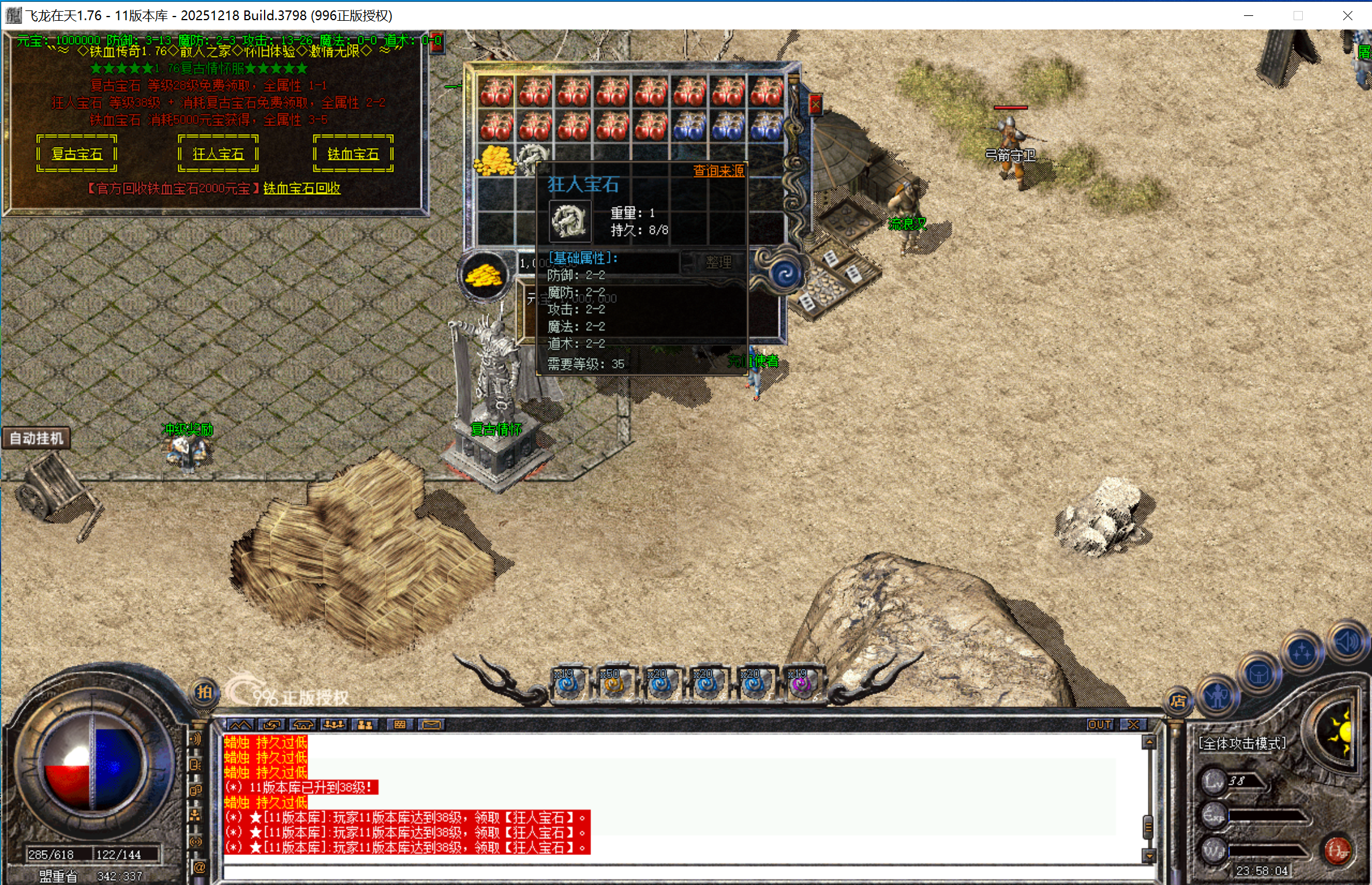Click the blue swirl button on the bag frame
1372x885 pixels.
coord(785,274)
